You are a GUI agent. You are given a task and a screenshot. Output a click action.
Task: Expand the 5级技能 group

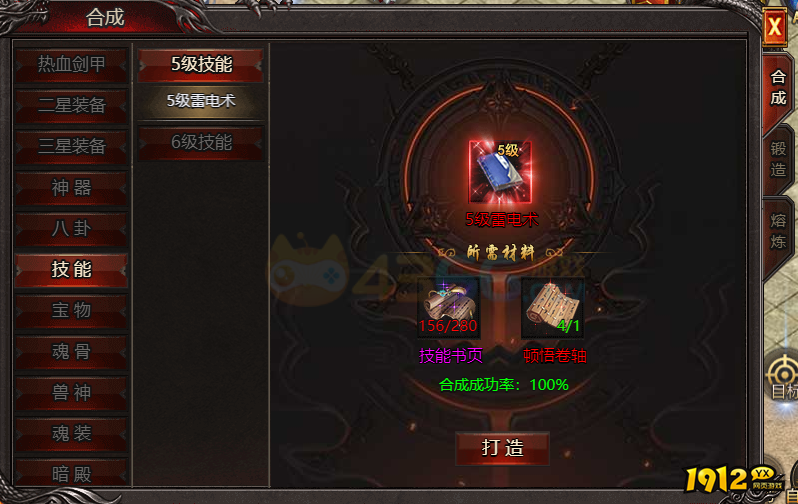point(201,65)
